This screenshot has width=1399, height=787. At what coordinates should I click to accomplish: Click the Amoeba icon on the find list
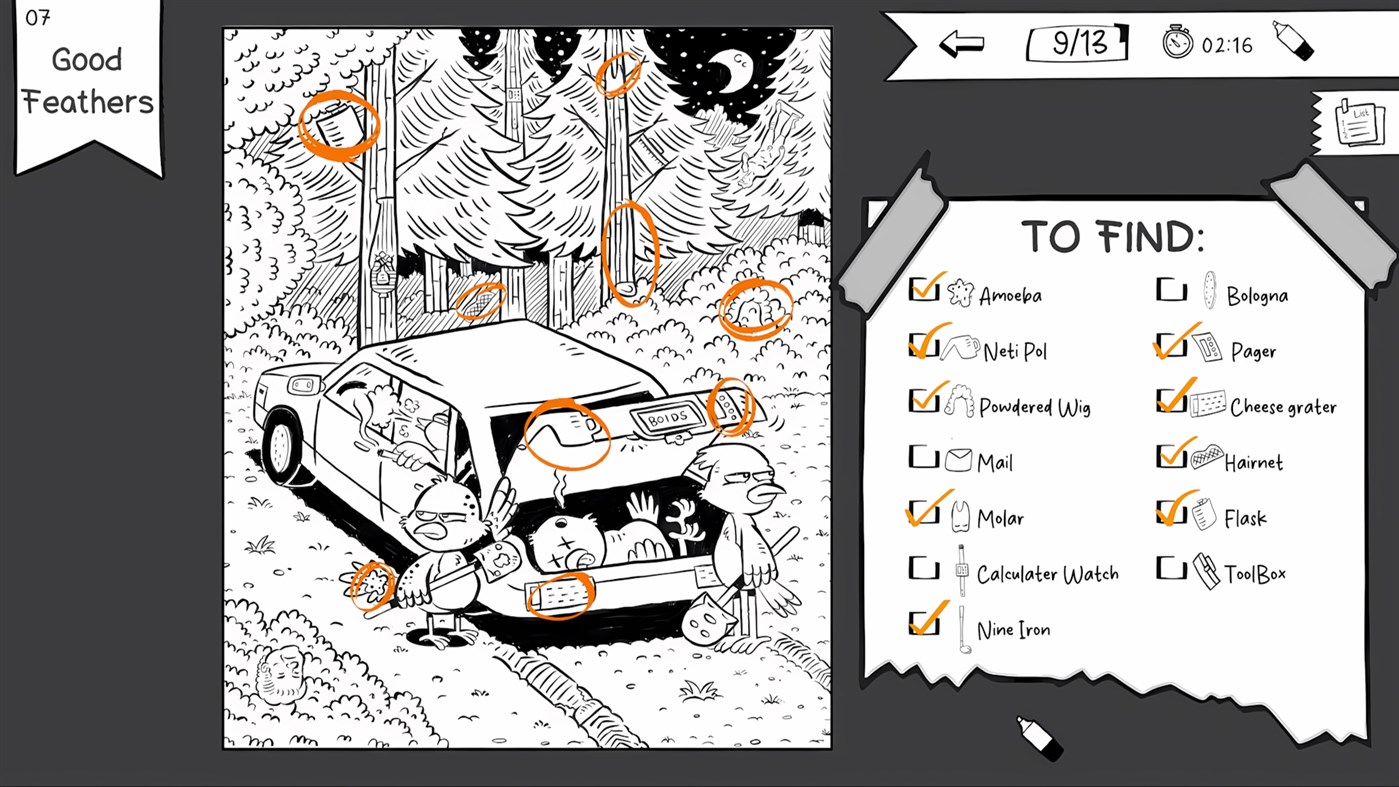pyautogui.click(x=959, y=293)
